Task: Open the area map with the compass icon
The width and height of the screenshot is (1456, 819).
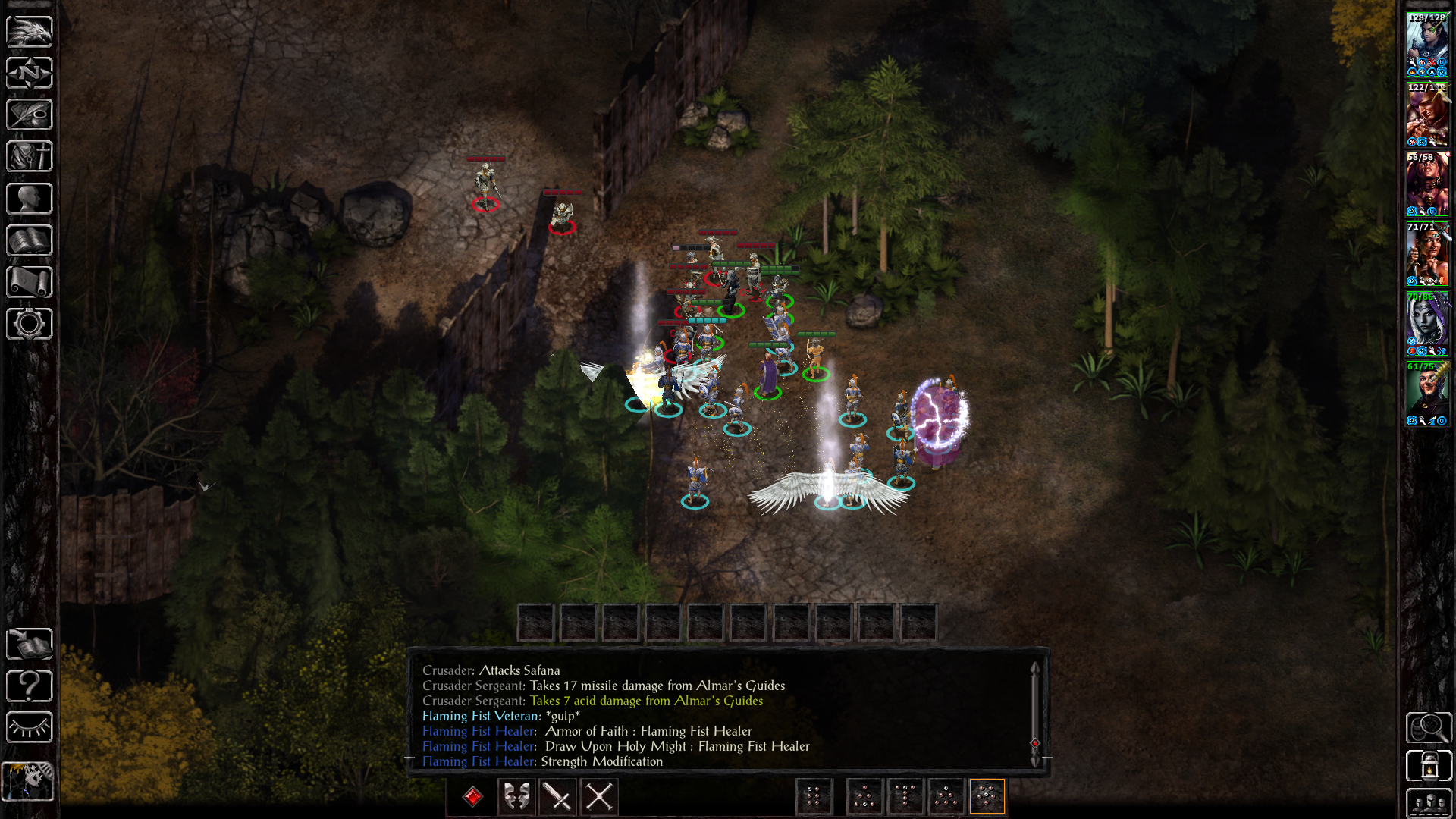Action: click(30, 74)
